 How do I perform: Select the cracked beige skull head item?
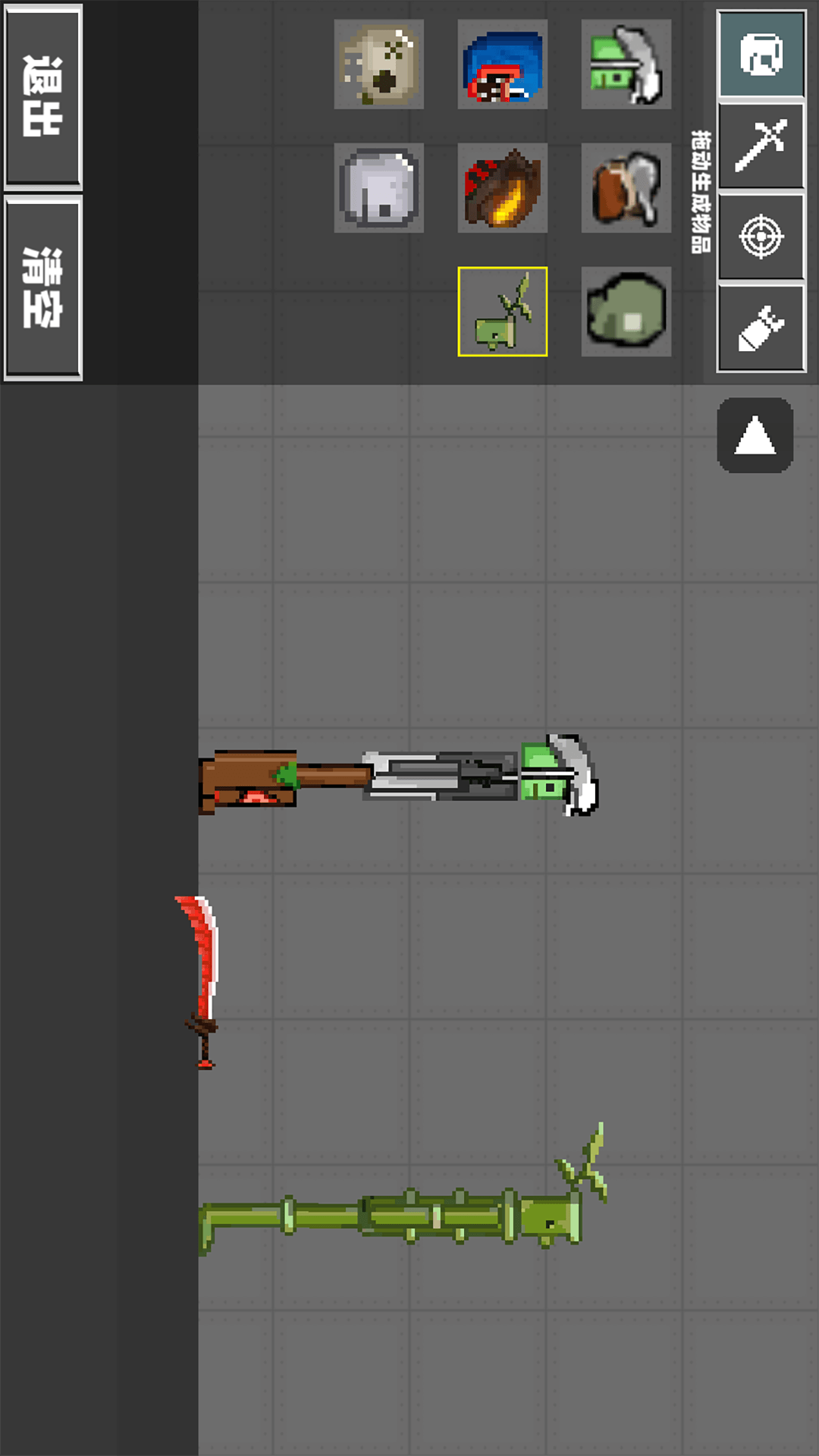(379, 64)
